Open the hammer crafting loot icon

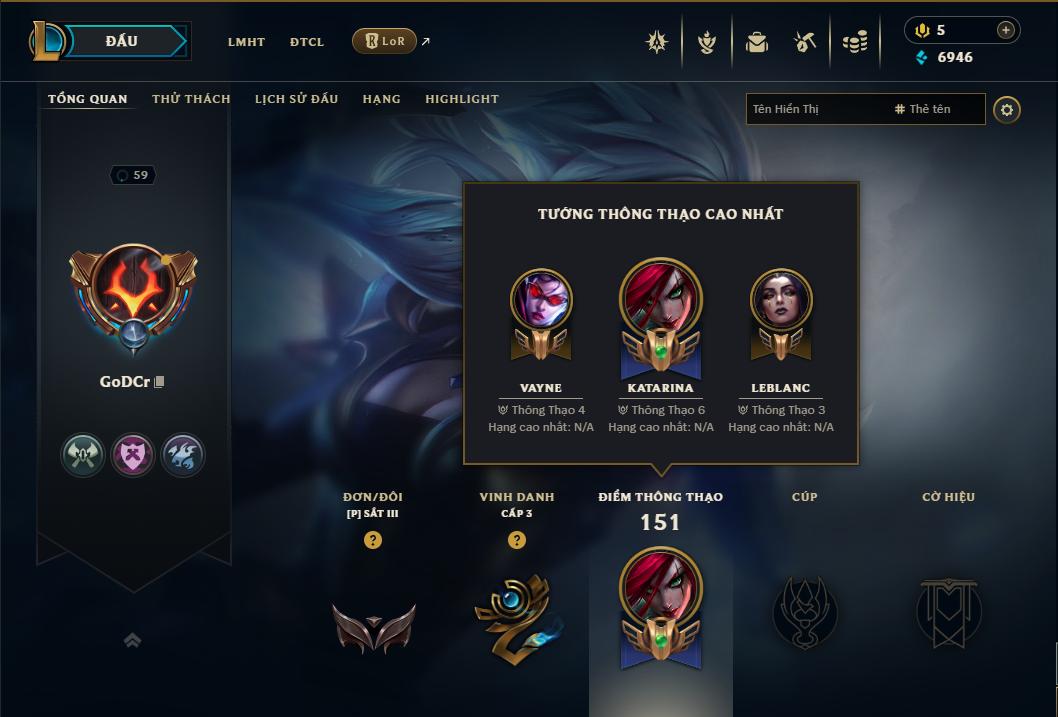[x=805, y=42]
